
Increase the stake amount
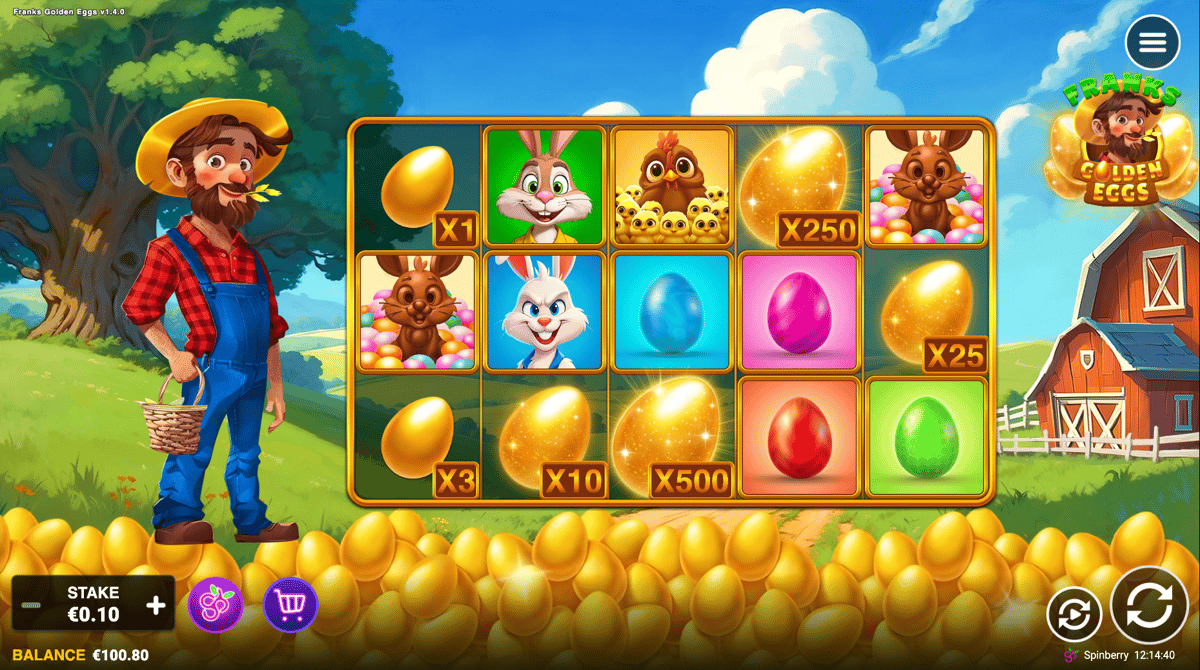pyautogui.click(x=156, y=605)
